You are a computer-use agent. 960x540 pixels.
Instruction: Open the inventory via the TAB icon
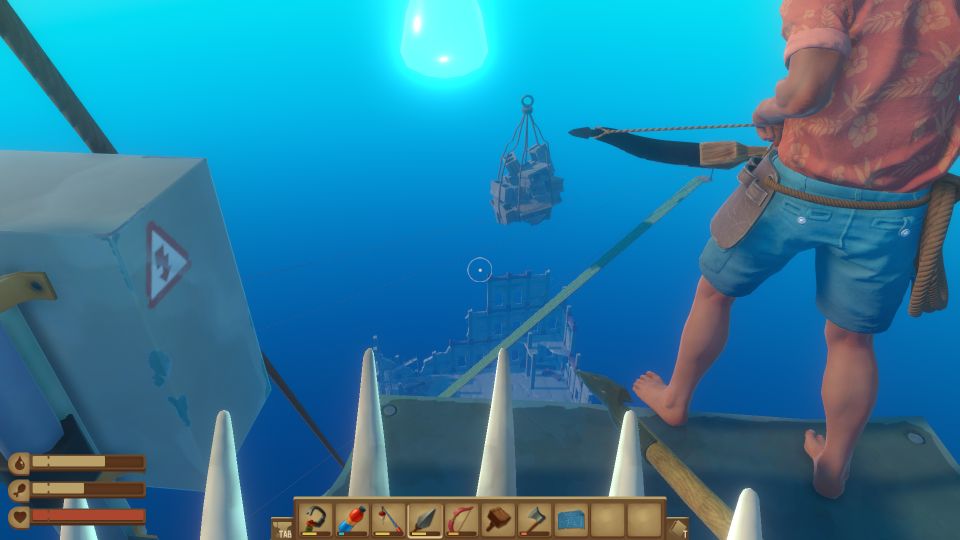pos(284,529)
